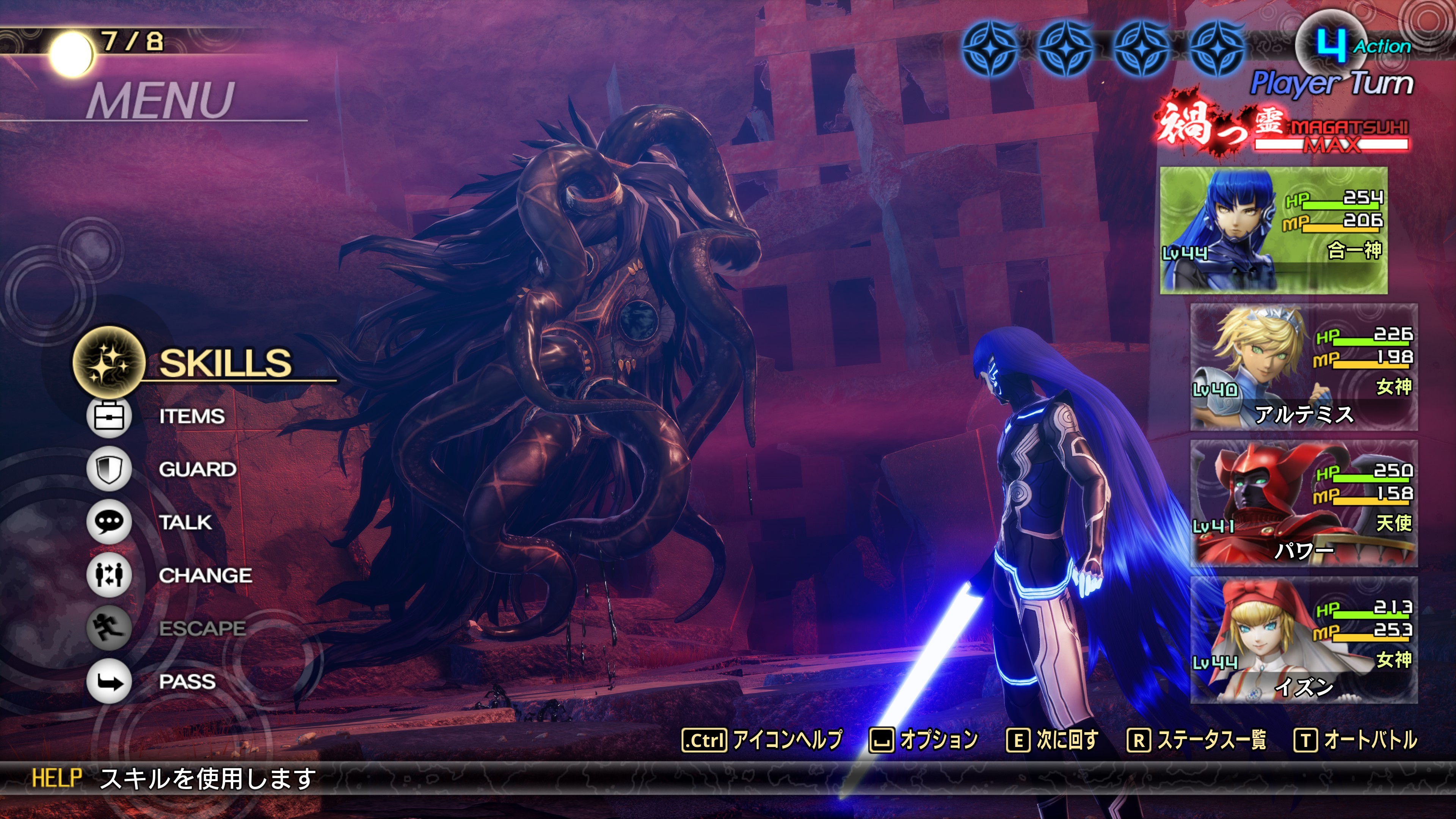Choose PASS to skip this turn
This screenshot has height=819, width=1456.
(x=187, y=682)
